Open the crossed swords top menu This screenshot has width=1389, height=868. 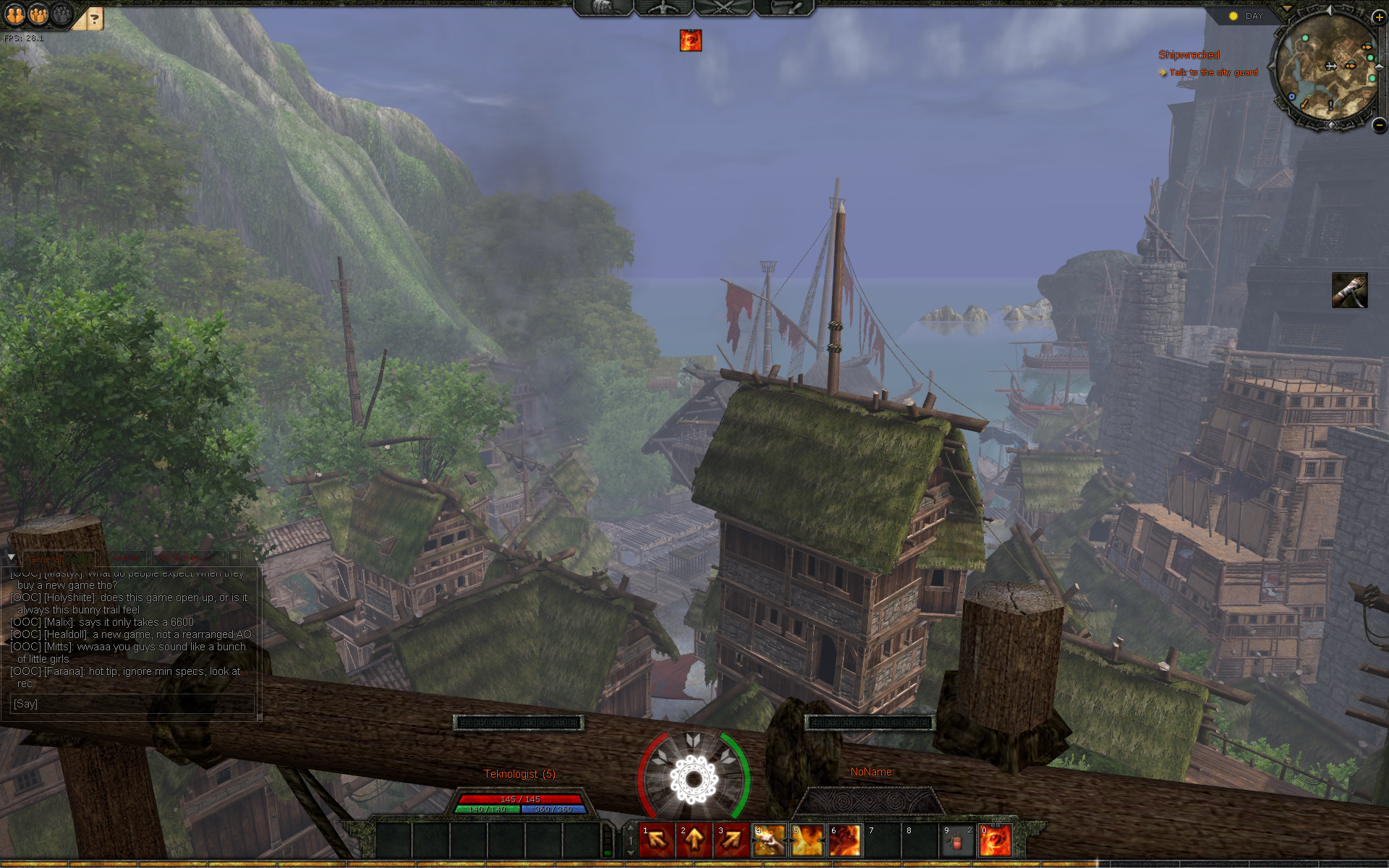tap(723, 7)
